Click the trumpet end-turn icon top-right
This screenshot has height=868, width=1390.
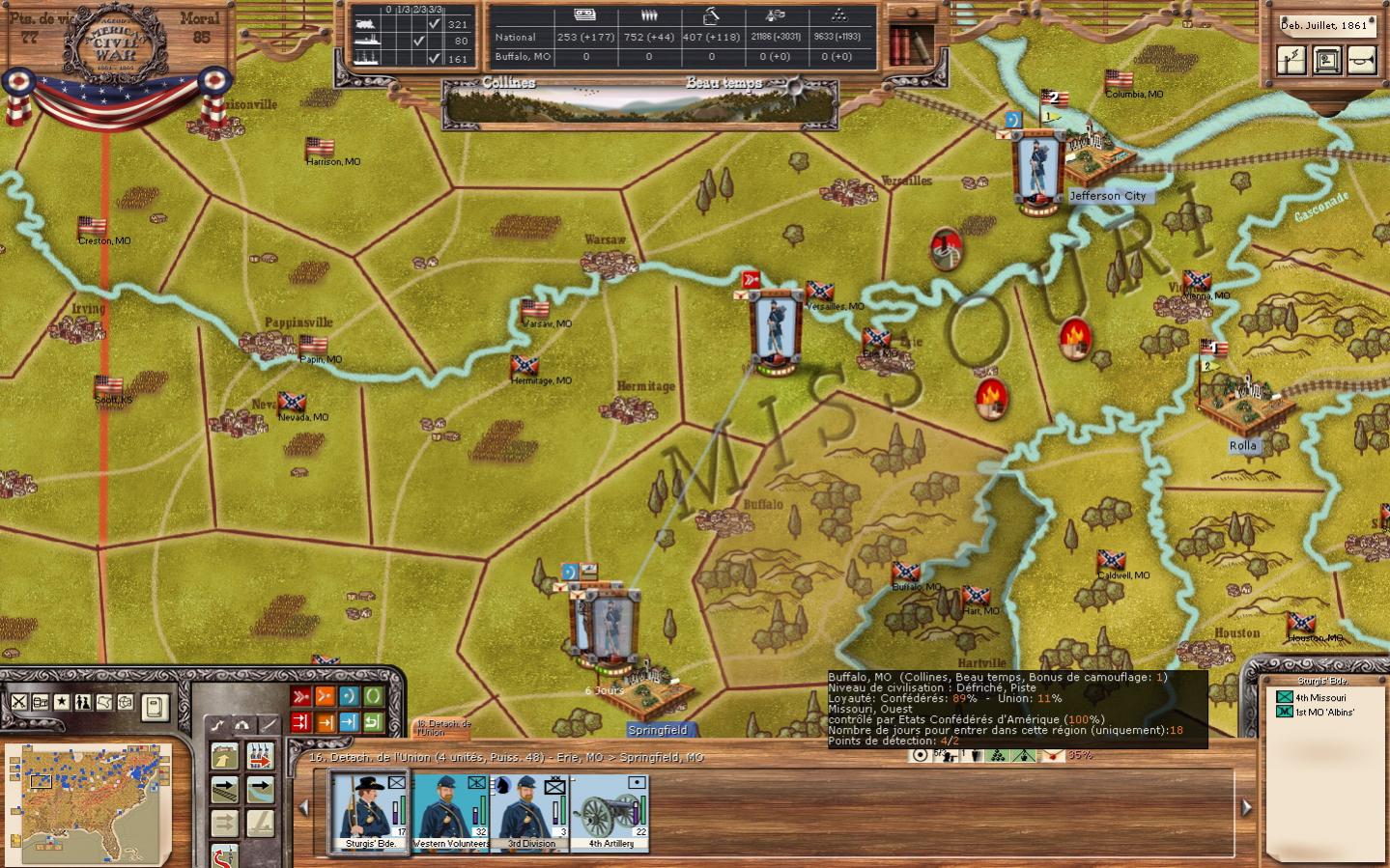tap(1361, 61)
